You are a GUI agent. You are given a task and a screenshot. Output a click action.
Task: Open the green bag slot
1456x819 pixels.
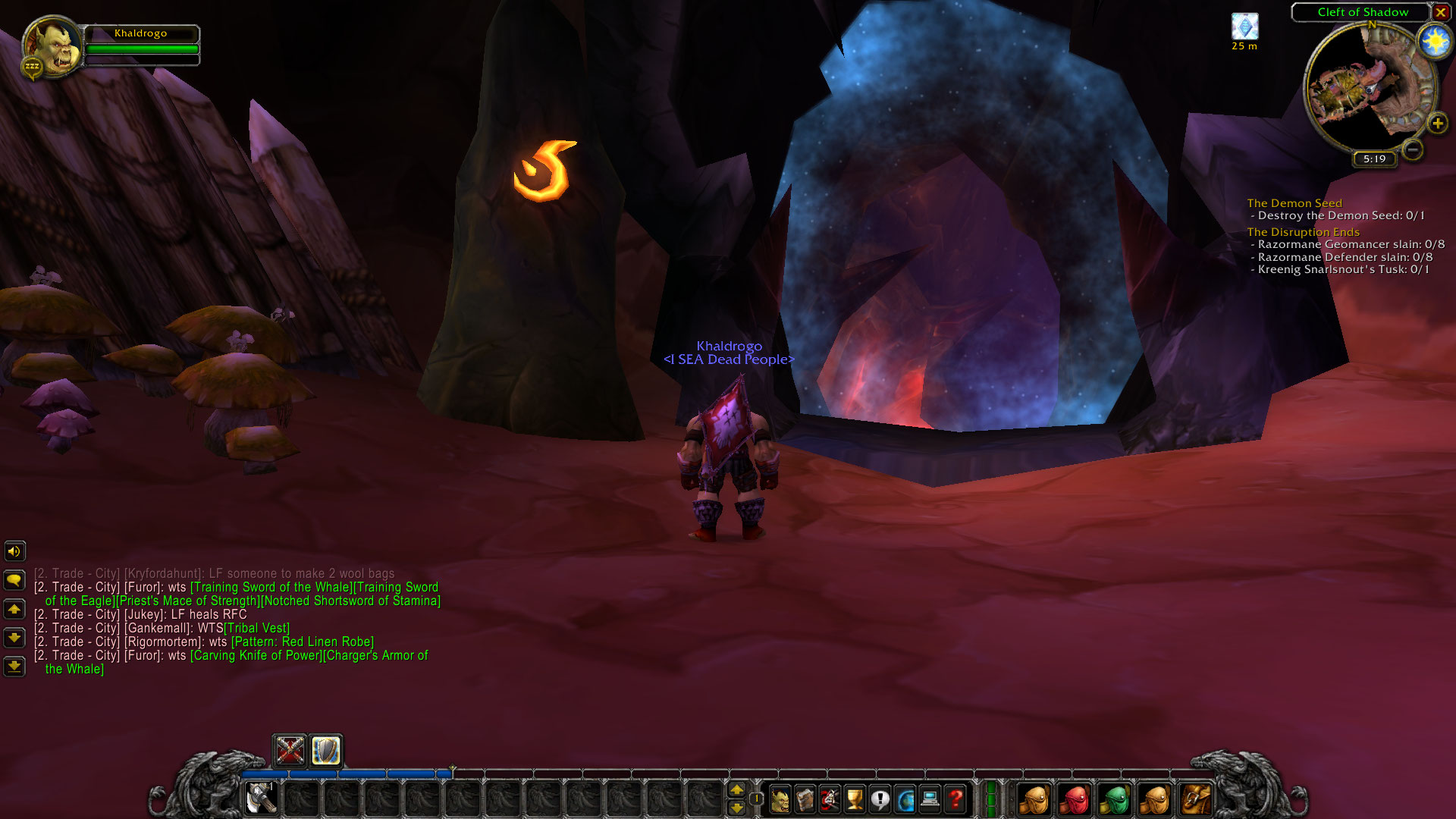(1114, 799)
